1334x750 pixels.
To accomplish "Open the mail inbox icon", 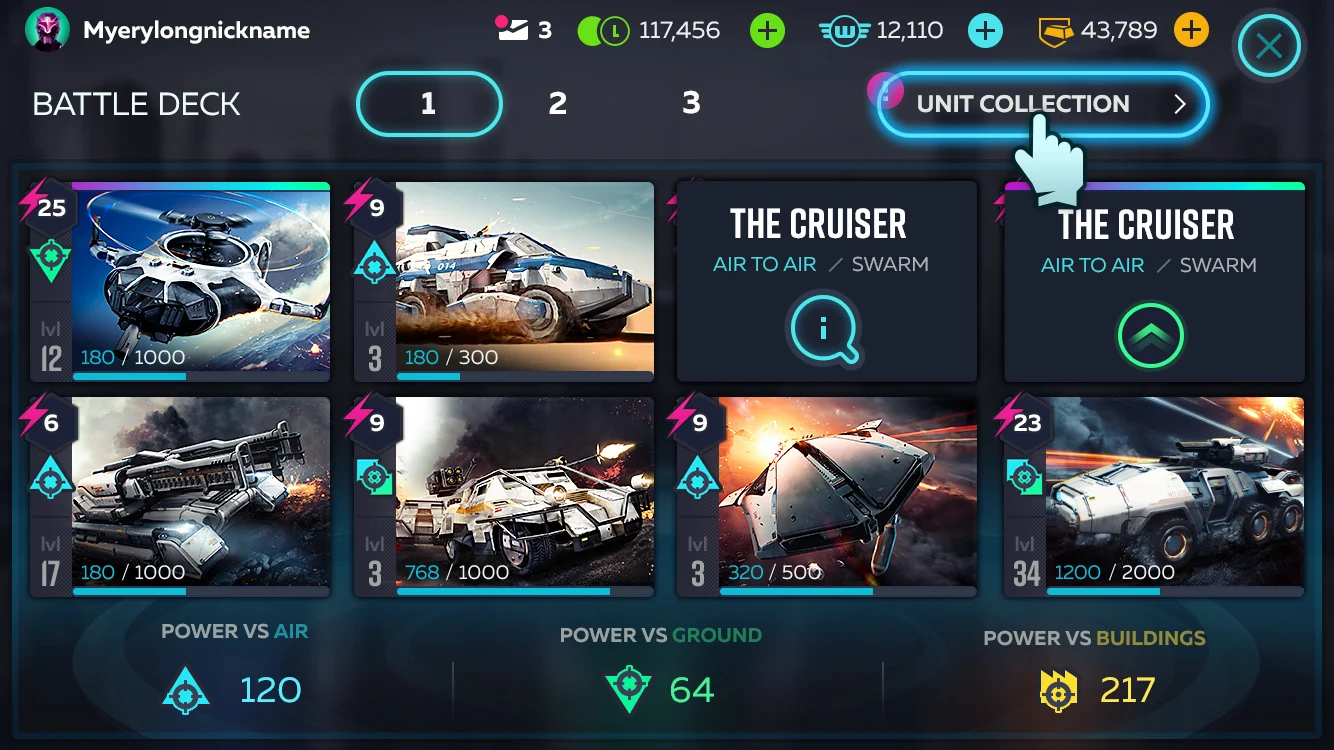I will pyautogui.click(x=513, y=30).
